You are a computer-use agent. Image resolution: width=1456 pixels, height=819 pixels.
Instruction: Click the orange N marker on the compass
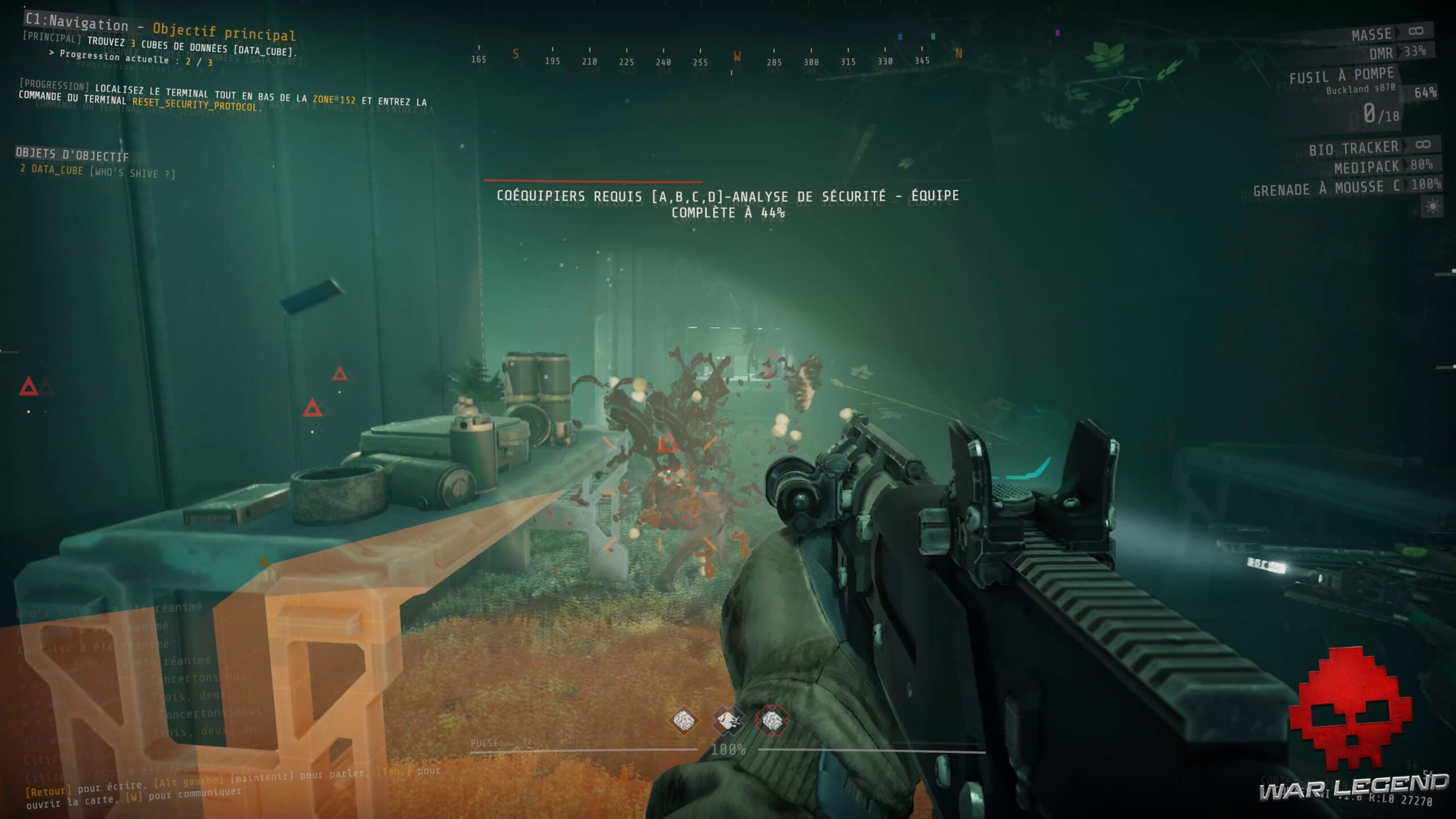pyautogui.click(x=958, y=51)
